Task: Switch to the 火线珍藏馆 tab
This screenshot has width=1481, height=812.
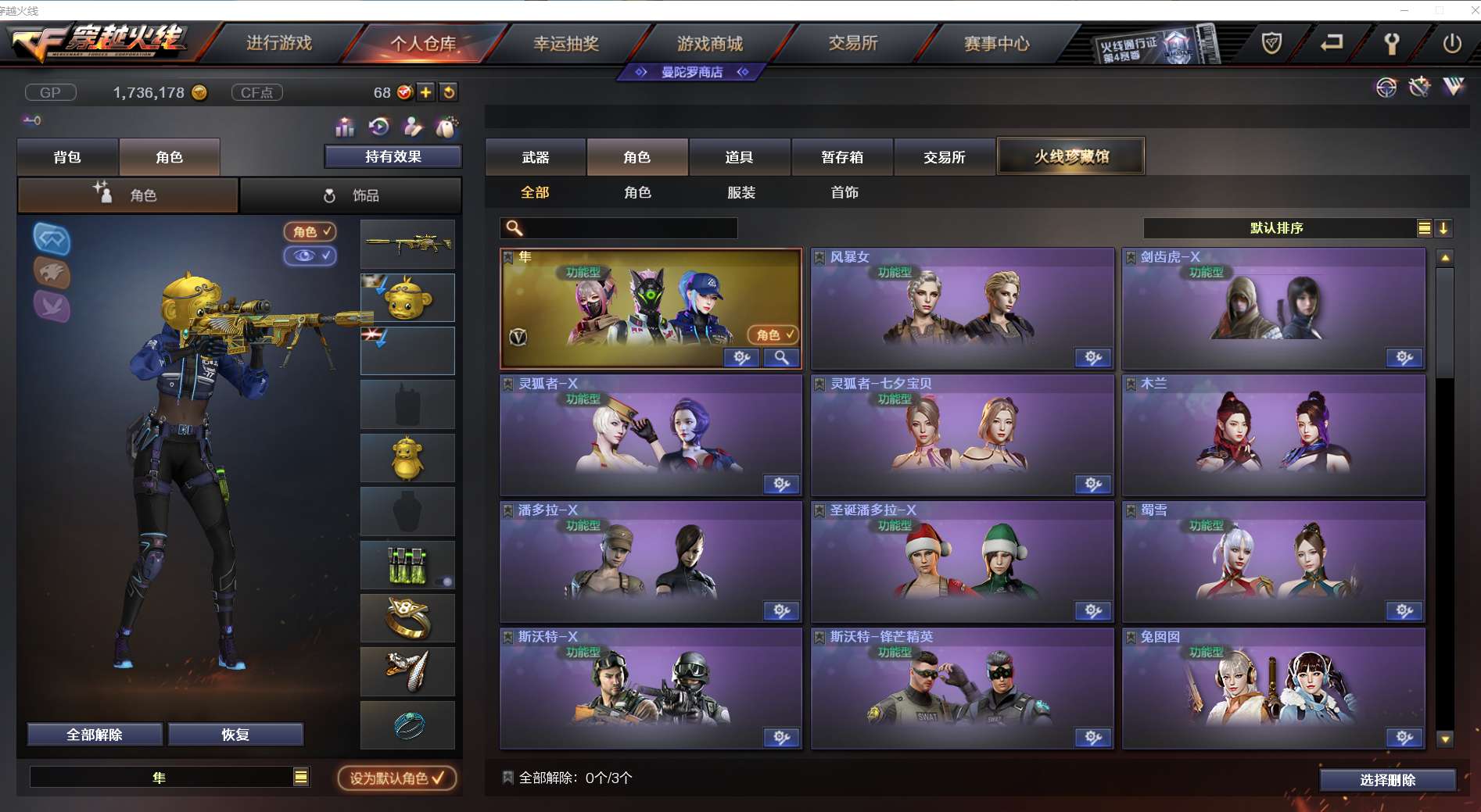Action: point(1070,156)
